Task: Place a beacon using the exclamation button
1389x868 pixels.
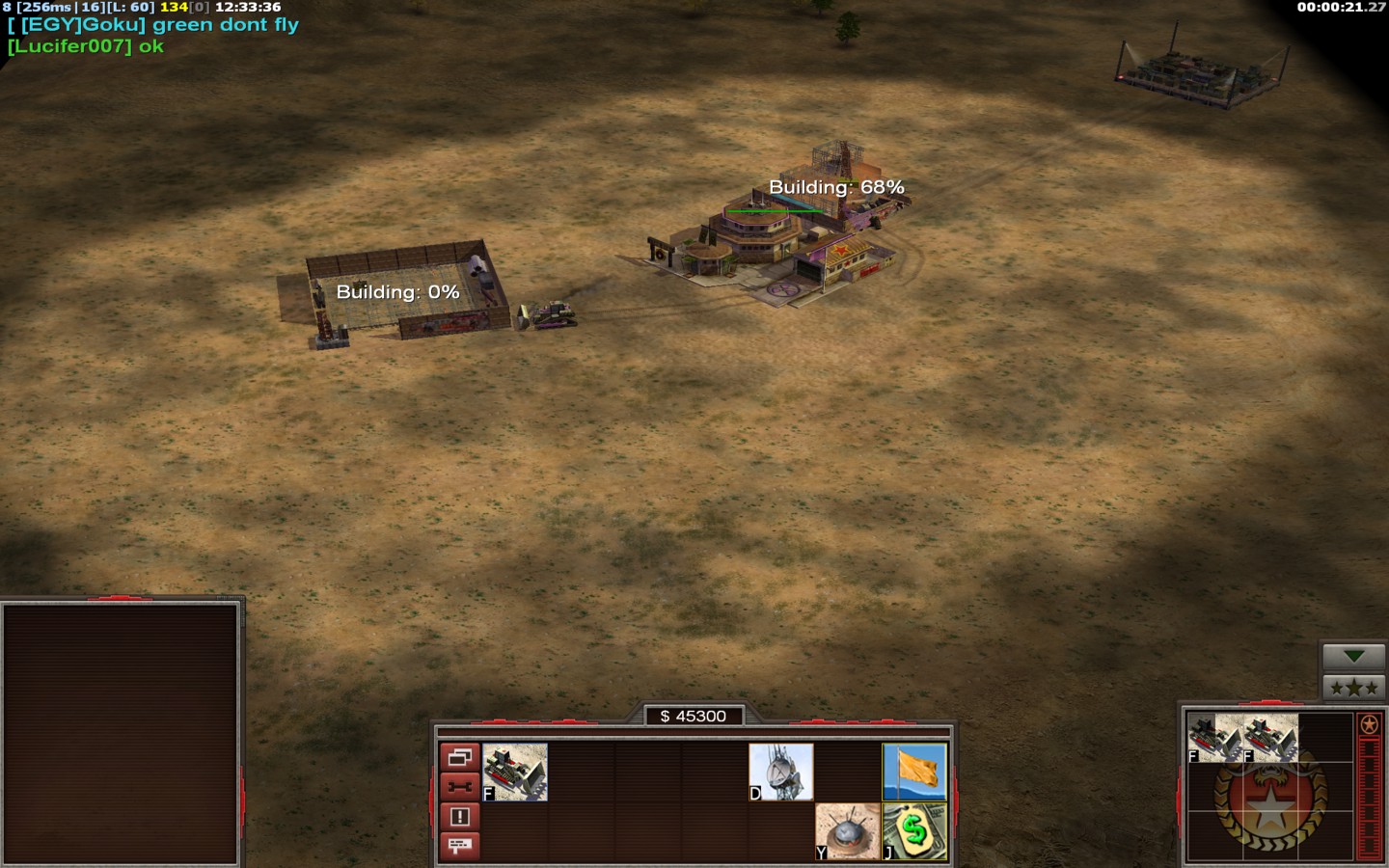Action: coord(459,817)
